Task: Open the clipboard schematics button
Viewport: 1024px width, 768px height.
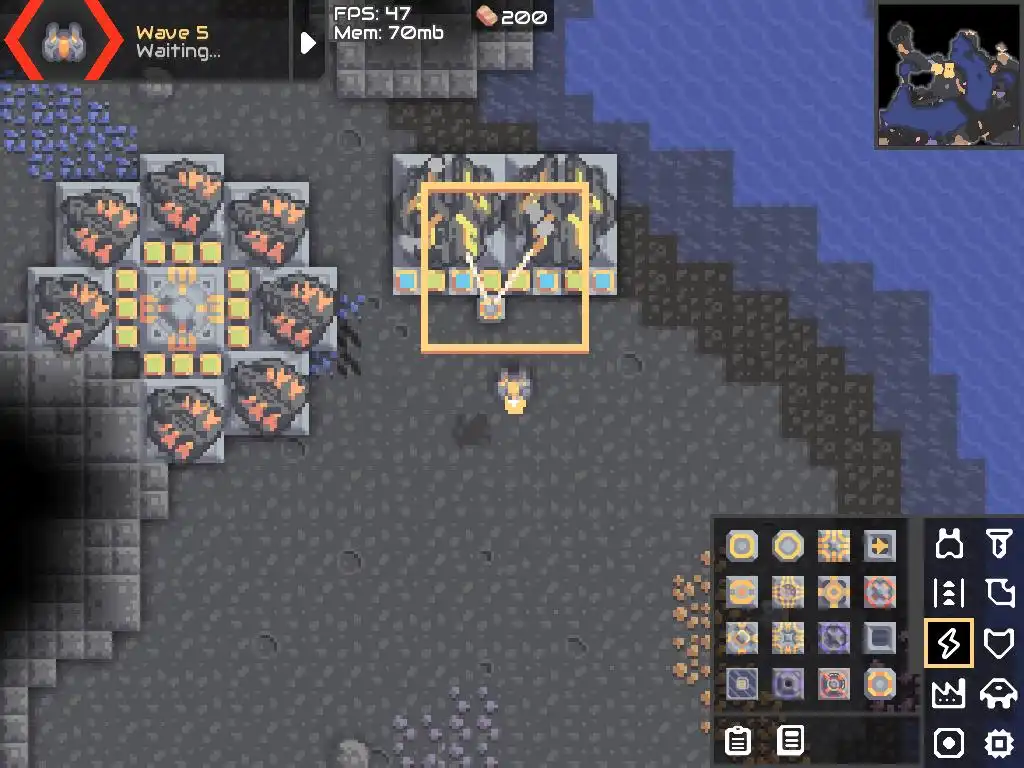Action: coord(738,741)
